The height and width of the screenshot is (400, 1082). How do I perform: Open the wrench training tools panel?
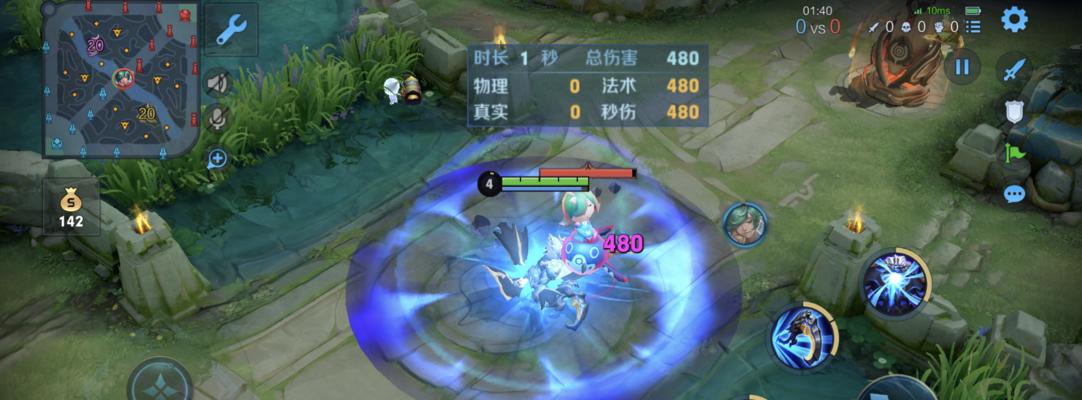coord(231,28)
